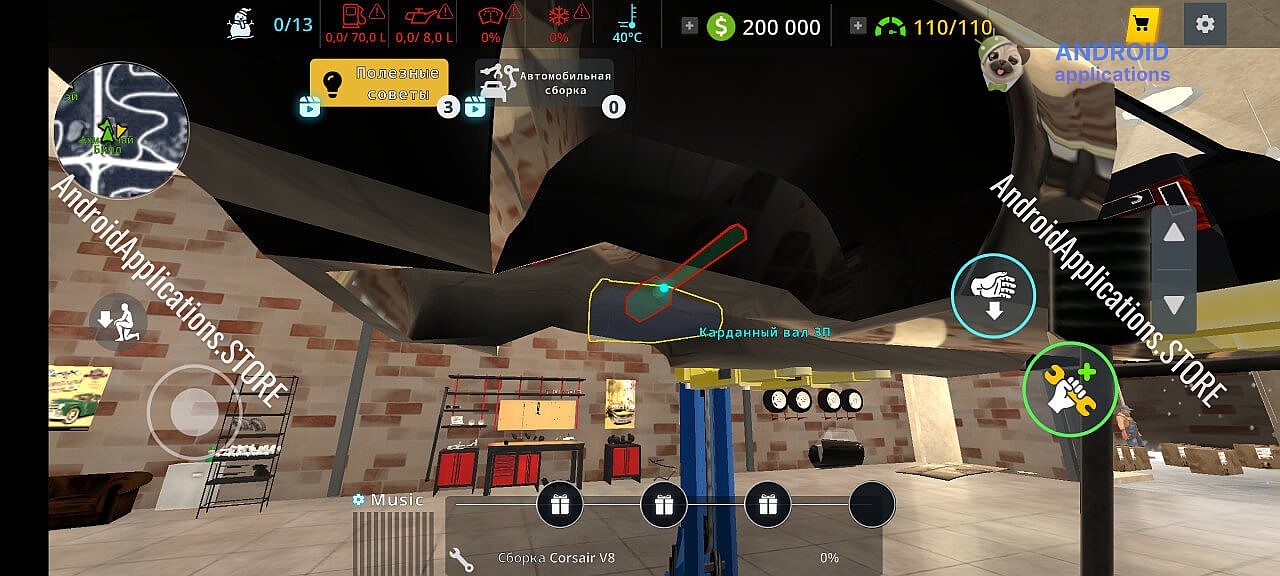
Task: Open the Автомобильная сборка panel
Action: click(545, 83)
